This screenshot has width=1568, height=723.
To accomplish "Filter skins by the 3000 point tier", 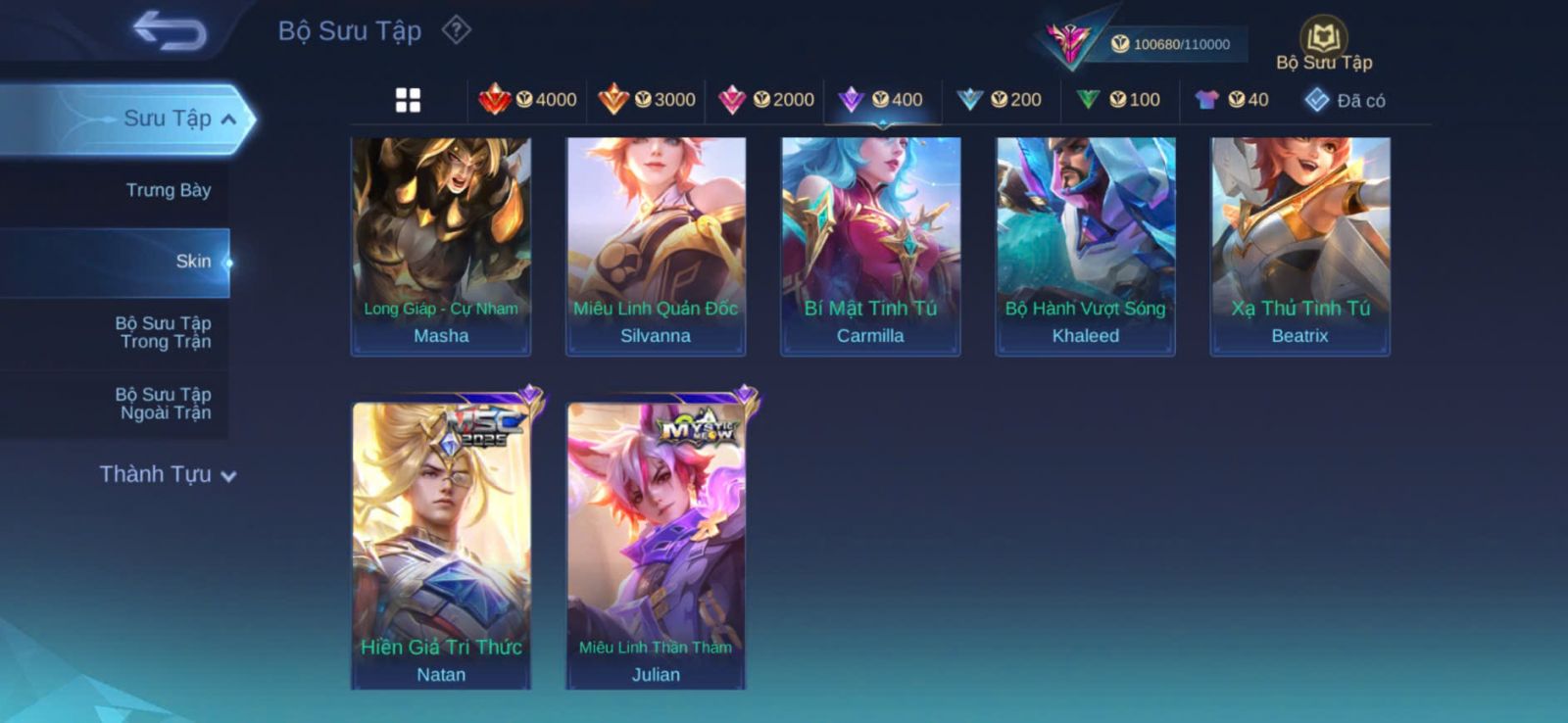I will pyautogui.click(x=647, y=100).
